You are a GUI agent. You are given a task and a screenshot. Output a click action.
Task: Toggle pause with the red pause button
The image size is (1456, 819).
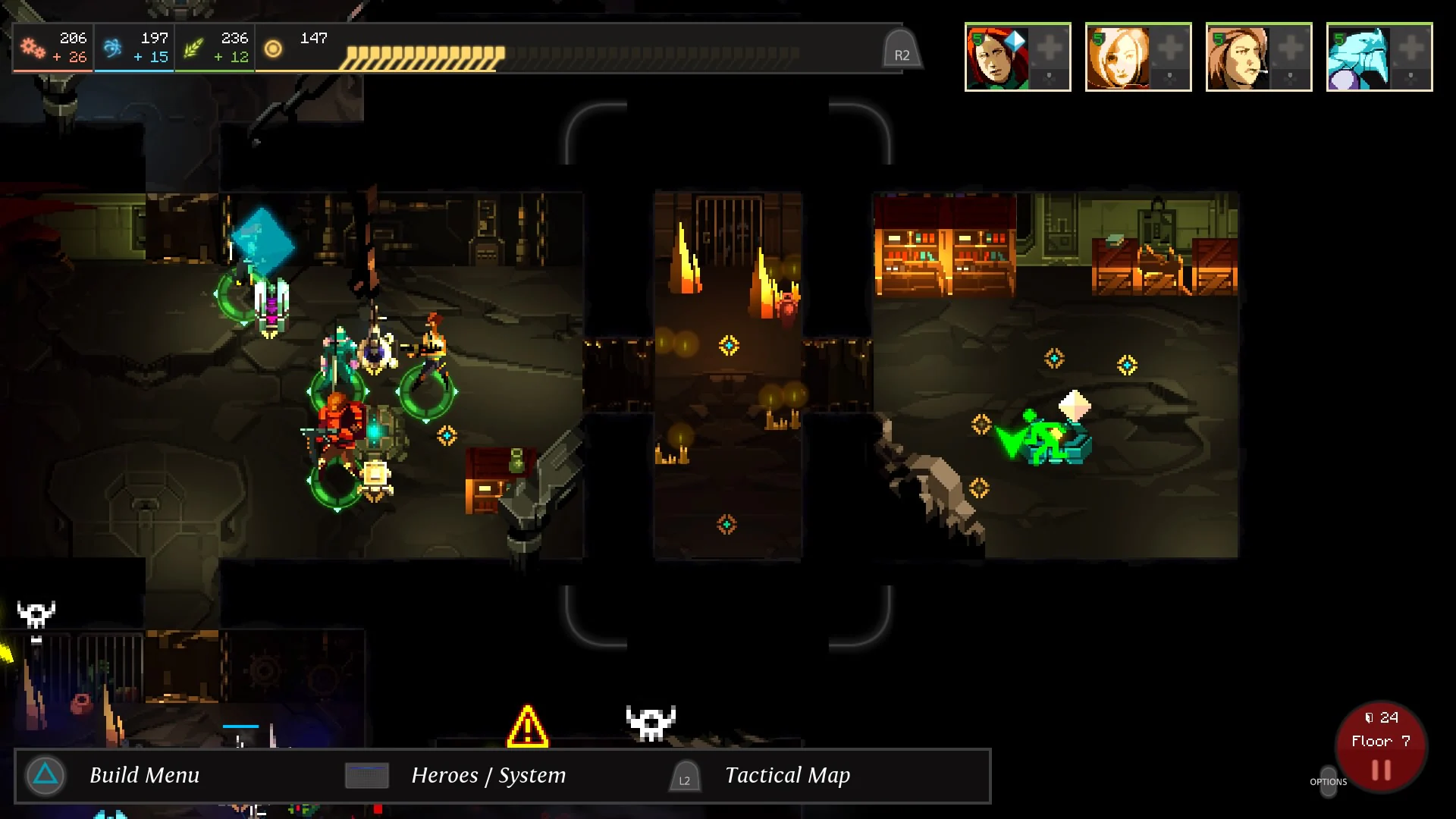(1381, 769)
